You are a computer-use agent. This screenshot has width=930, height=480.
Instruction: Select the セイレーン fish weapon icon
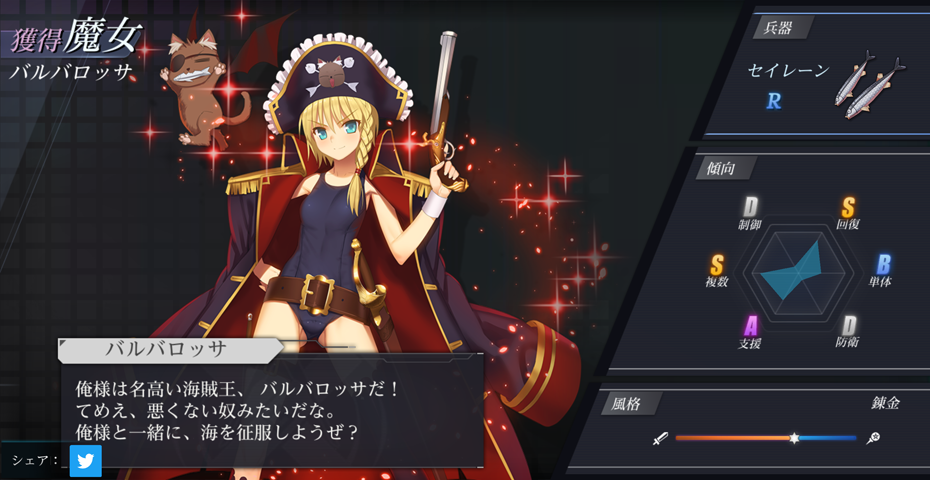point(867,82)
